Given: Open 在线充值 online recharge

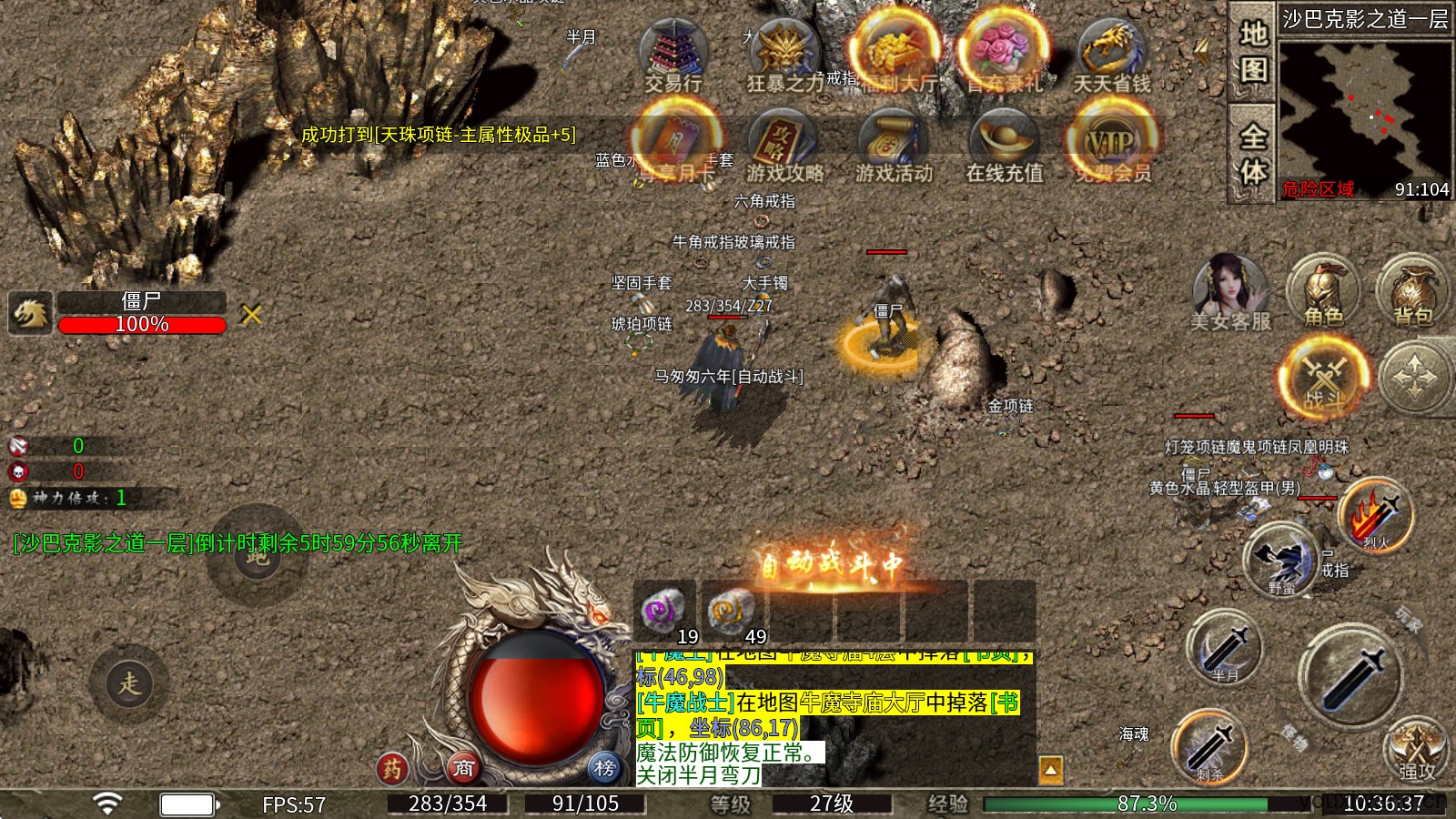Looking at the screenshot, I should click(1004, 146).
